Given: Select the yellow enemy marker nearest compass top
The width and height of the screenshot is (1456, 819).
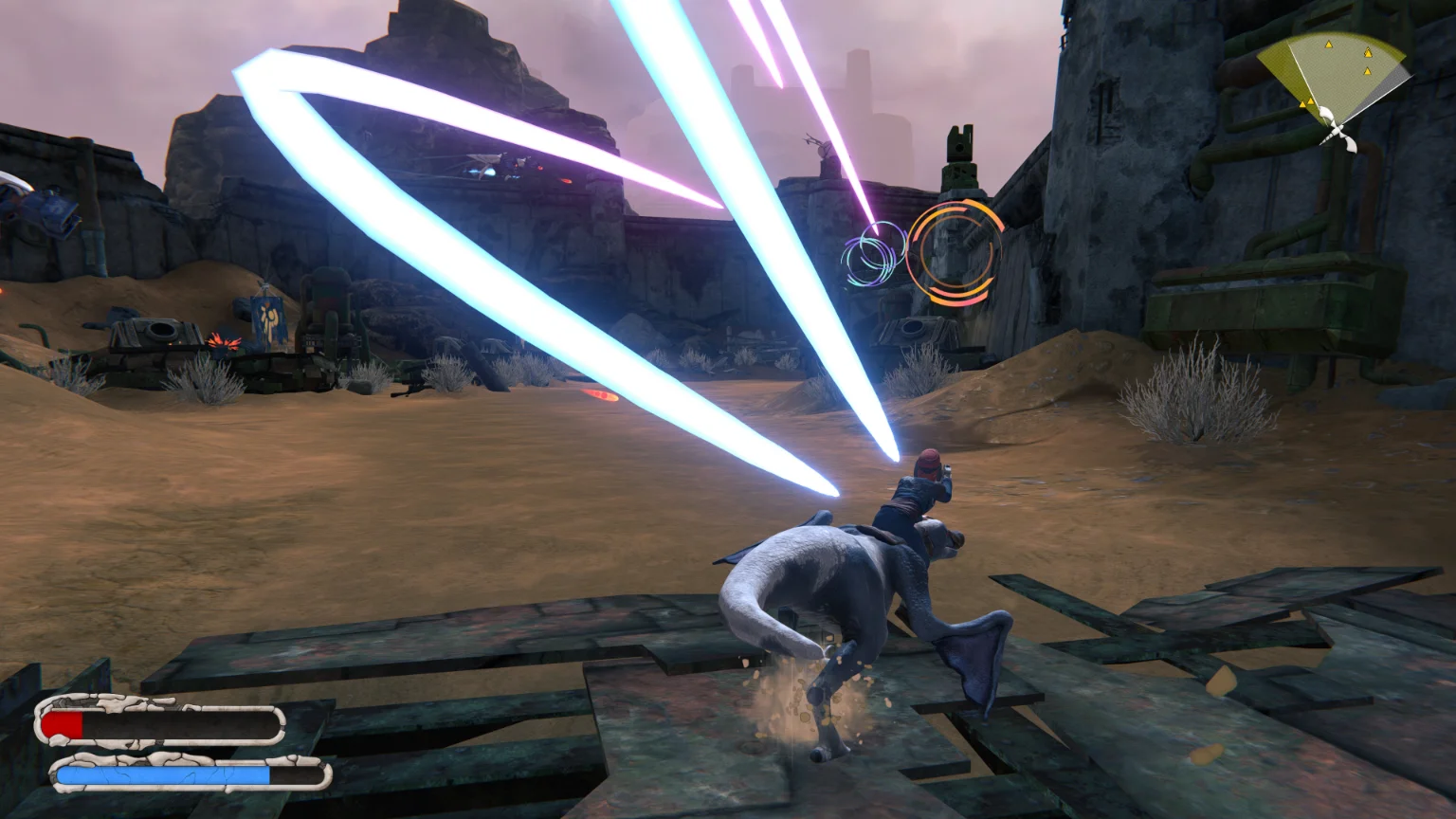Looking at the screenshot, I should (x=1329, y=45).
